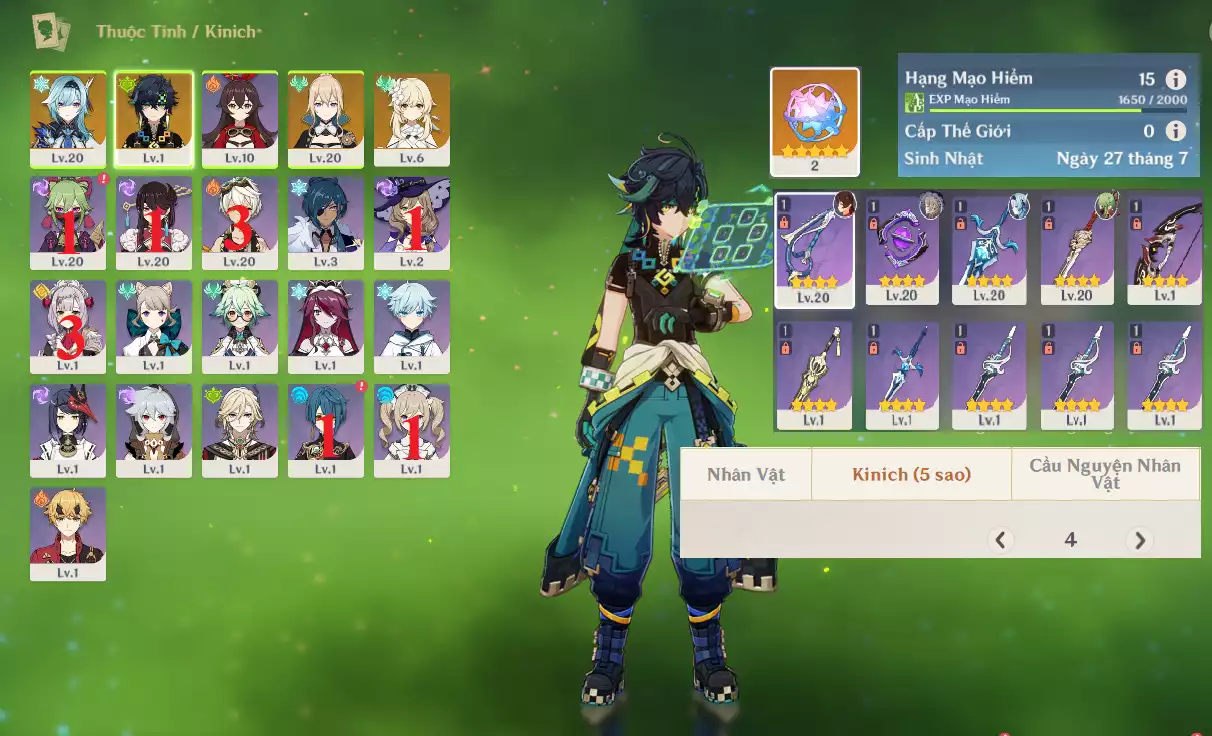Screen dimensions: 1212x736
Task: Select the highlighted Lv.20 bow weapon slot
Action: point(815,249)
